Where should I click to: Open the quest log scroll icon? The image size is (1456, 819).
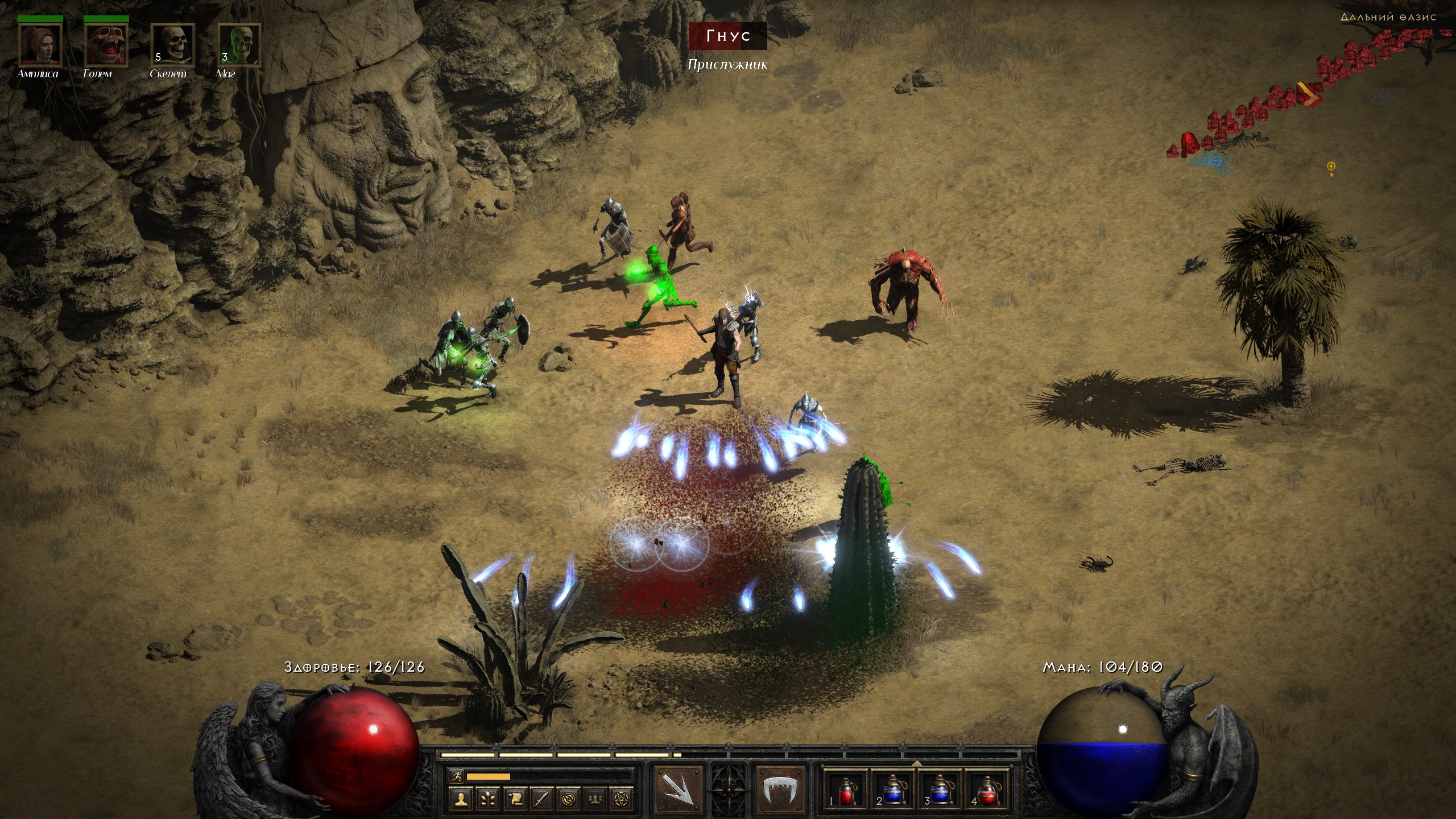[x=515, y=799]
